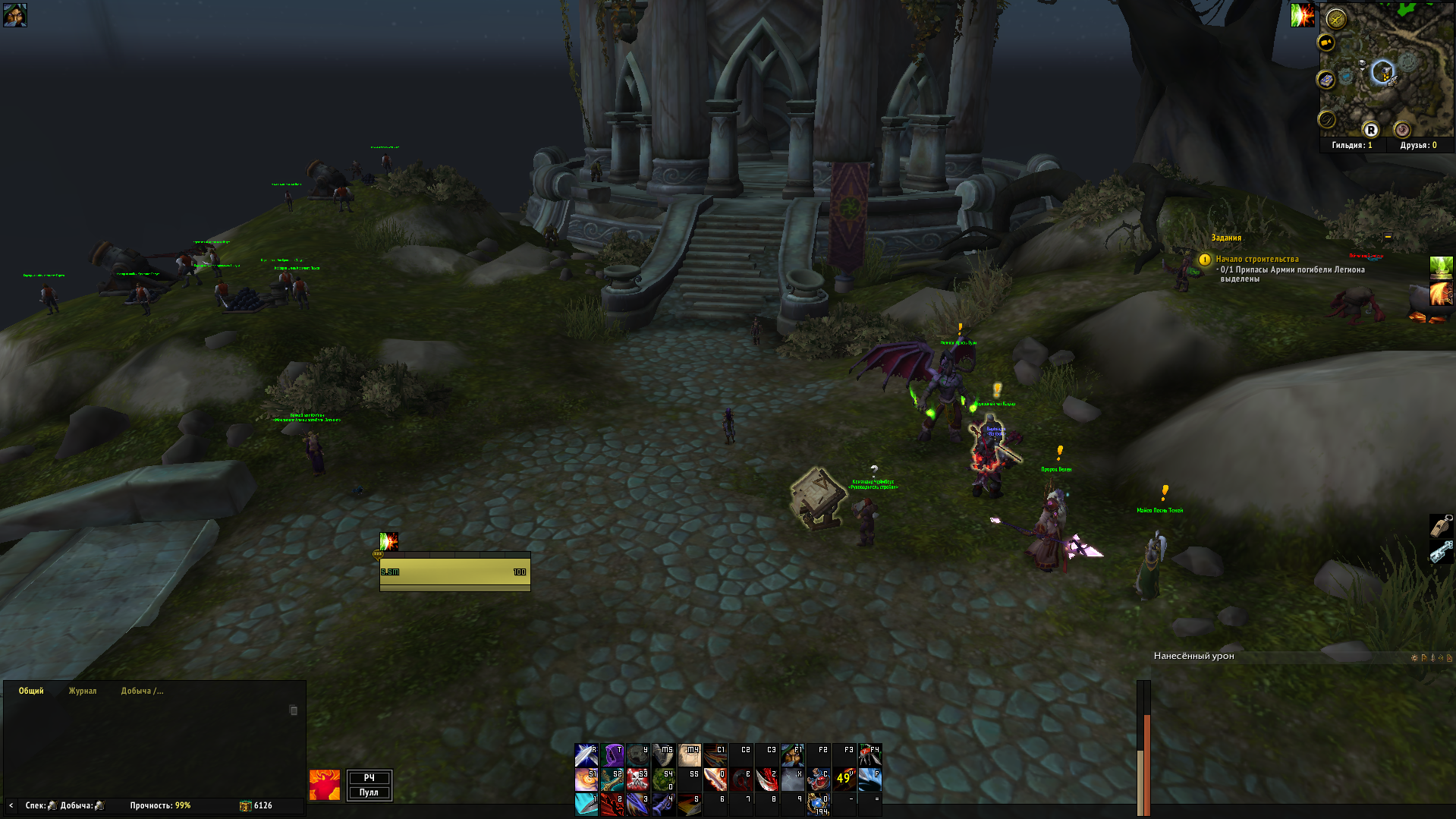Activate the purple hooded ability on T
The width and height of the screenshot is (1456, 819).
(612, 754)
